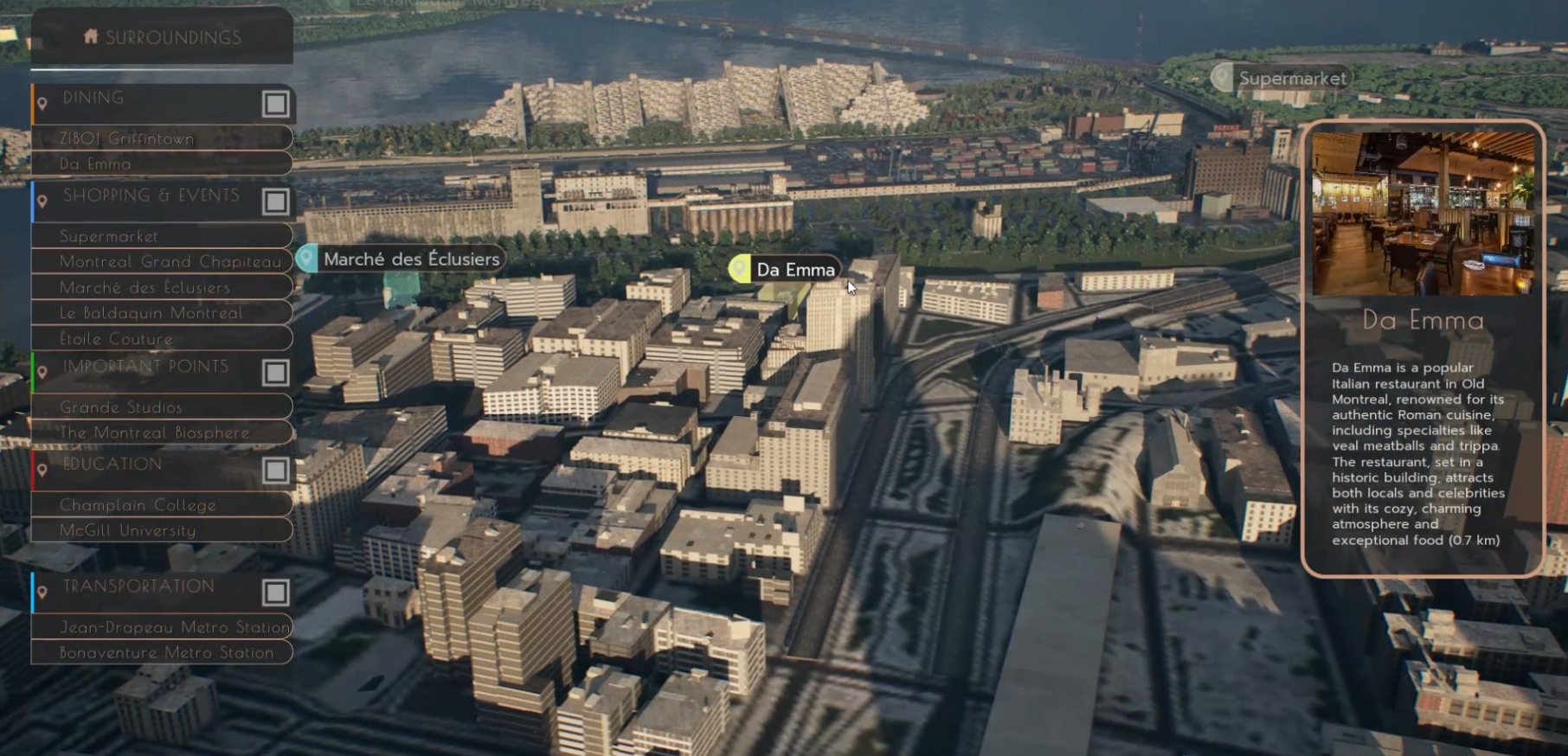Open the Surroundings home button
Viewport: 1568px width, 756px height.
162,37
